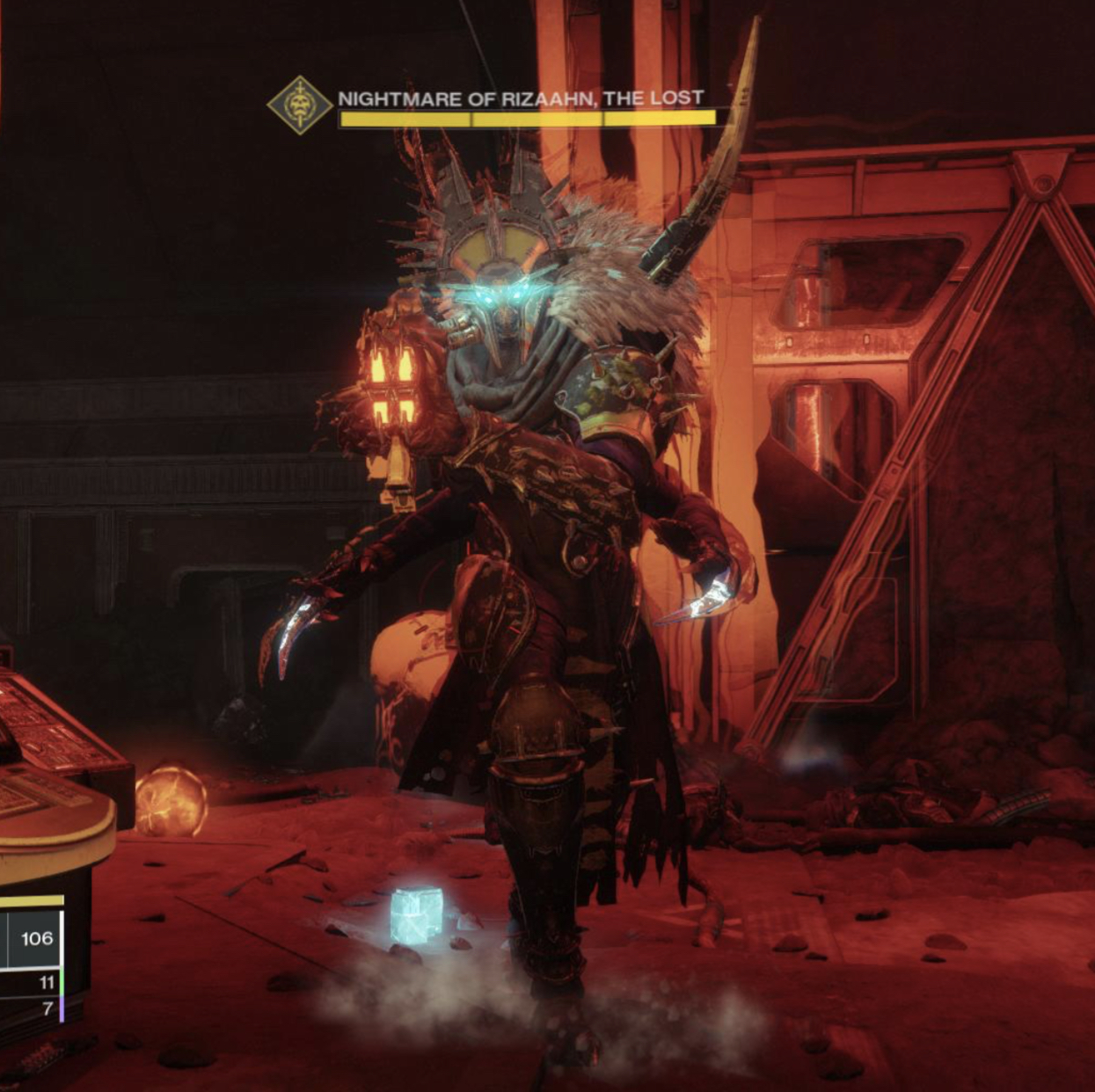Click the skull emblem beside the boss name

[300, 105]
